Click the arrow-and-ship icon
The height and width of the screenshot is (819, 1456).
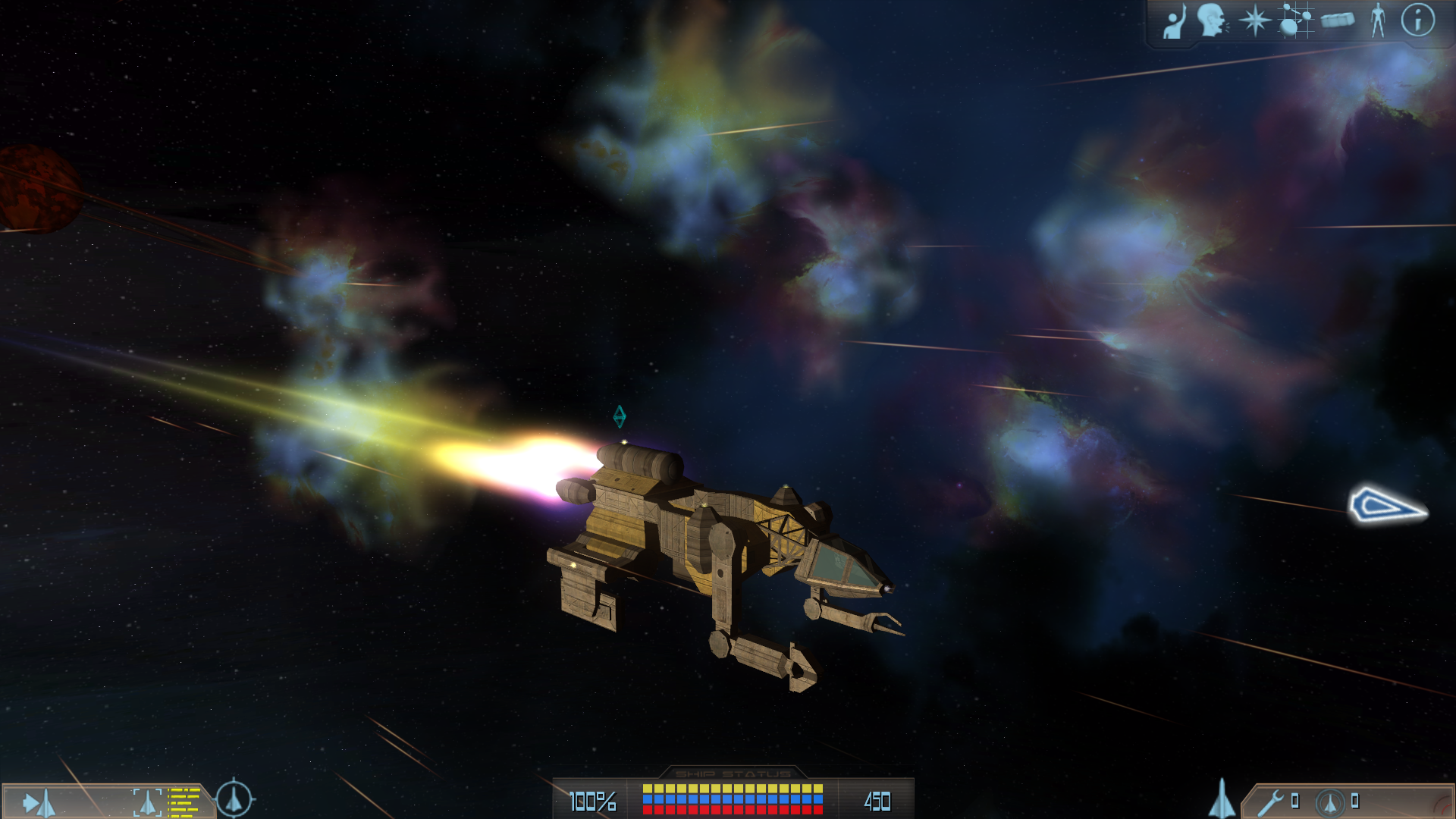[x=39, y=803]
